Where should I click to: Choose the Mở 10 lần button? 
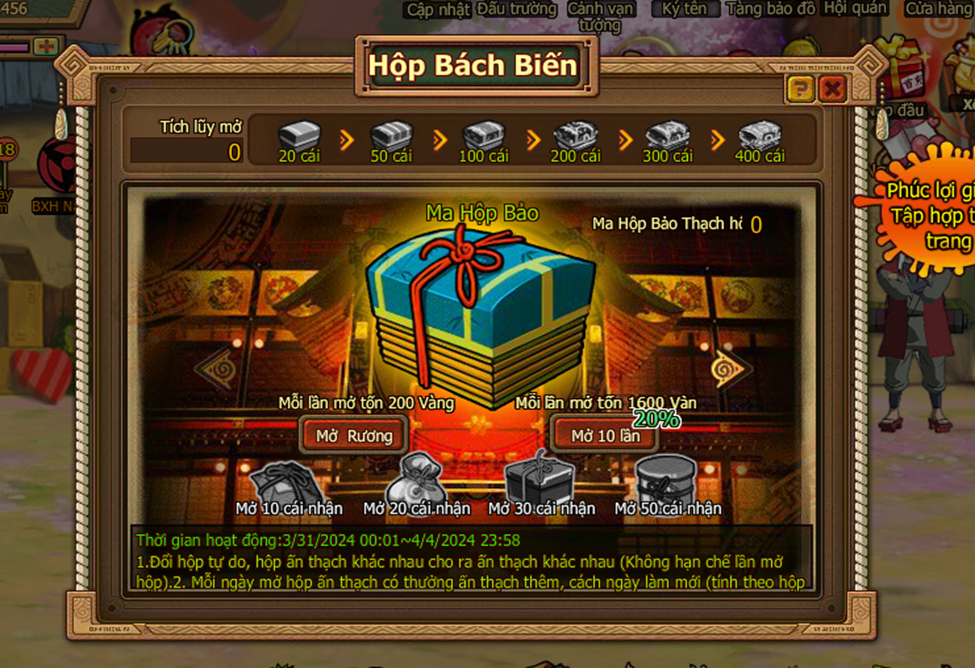605,435
